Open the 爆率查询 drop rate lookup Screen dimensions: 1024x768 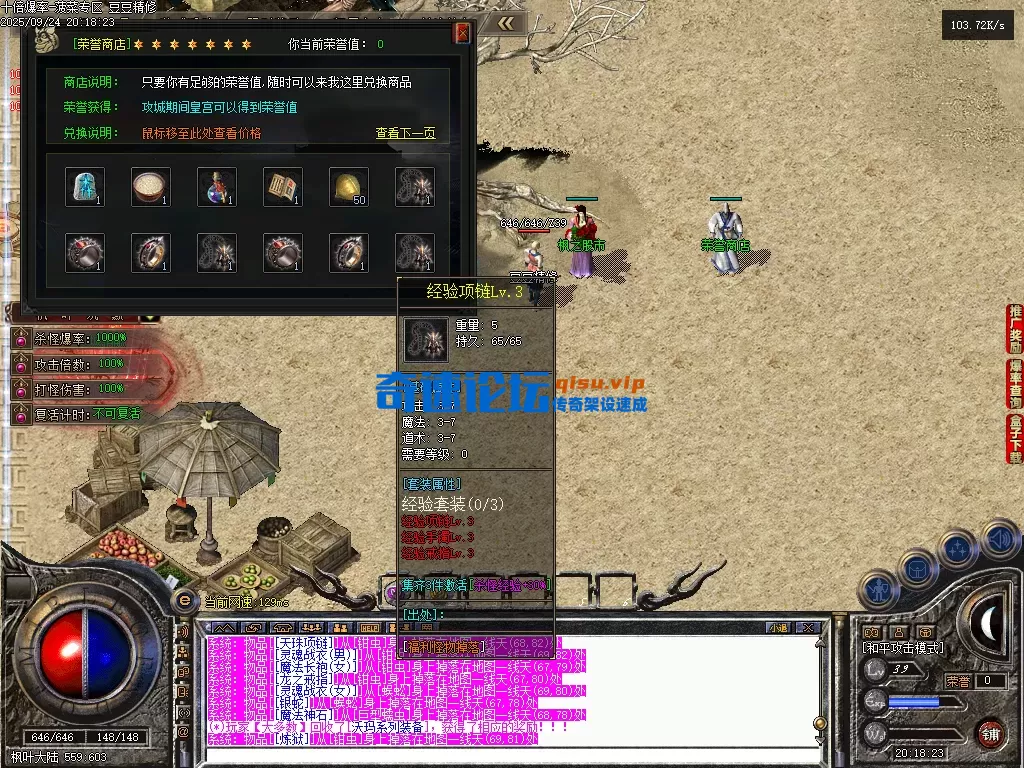pyautogui.click(x=1015, y=384)
